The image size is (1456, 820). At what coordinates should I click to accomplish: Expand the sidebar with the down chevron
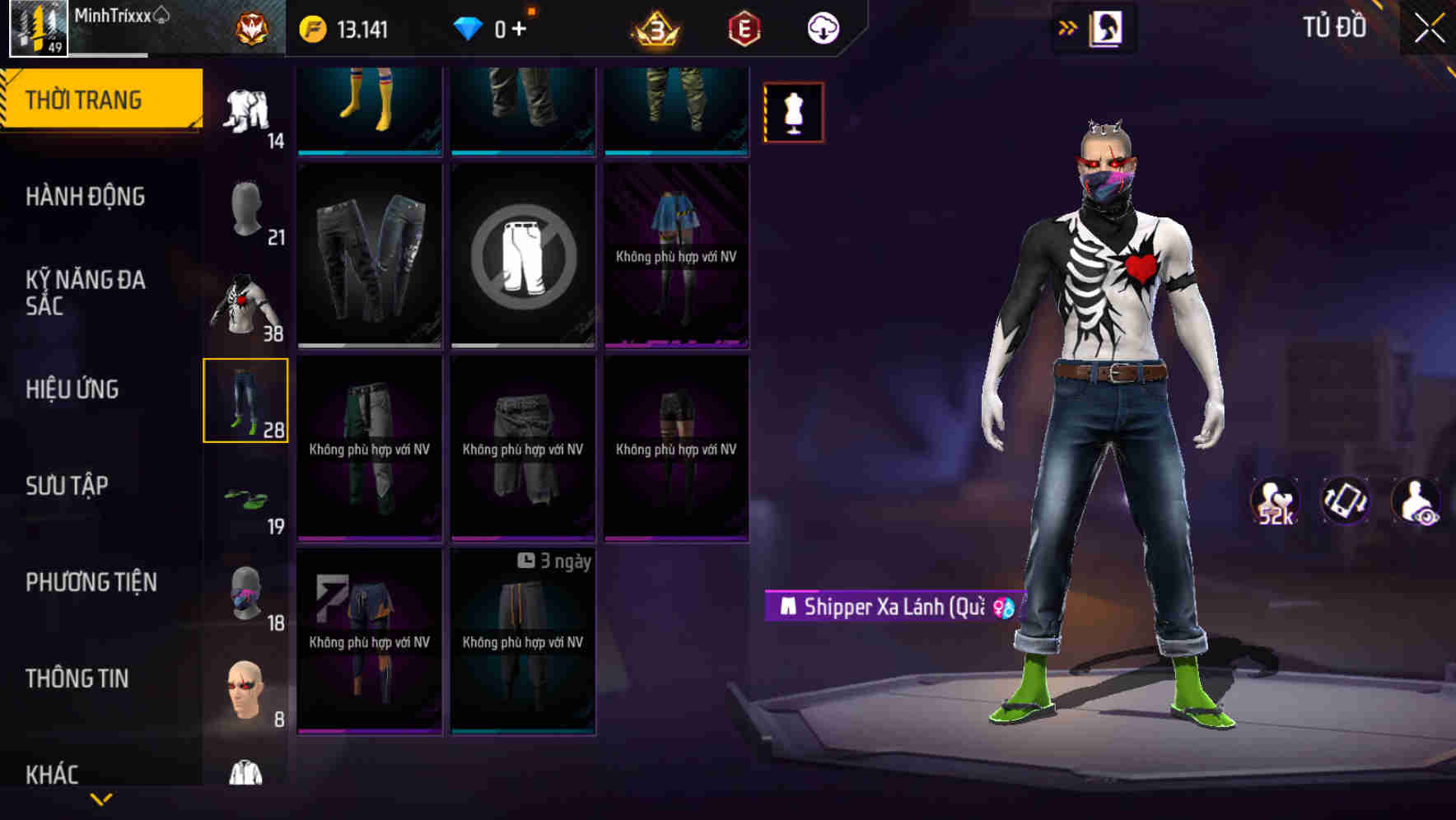[101, 797]
